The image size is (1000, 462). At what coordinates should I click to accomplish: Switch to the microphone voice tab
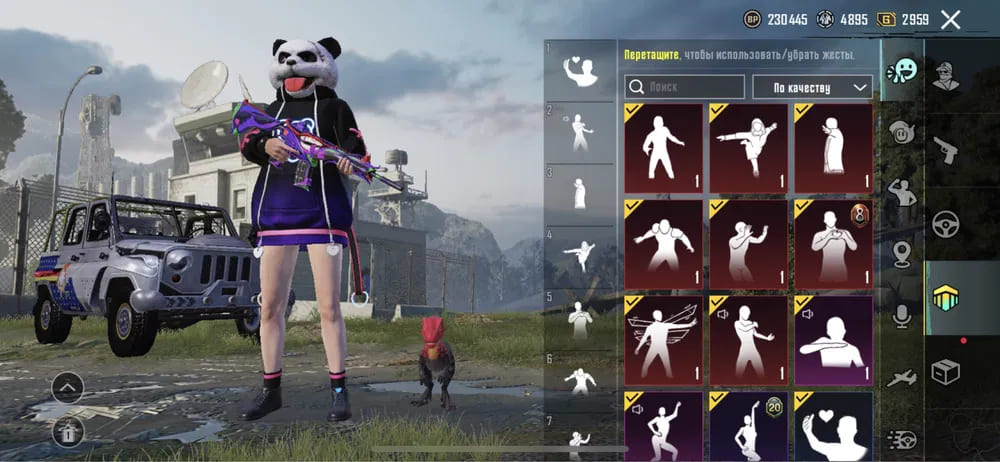[902, 317]
